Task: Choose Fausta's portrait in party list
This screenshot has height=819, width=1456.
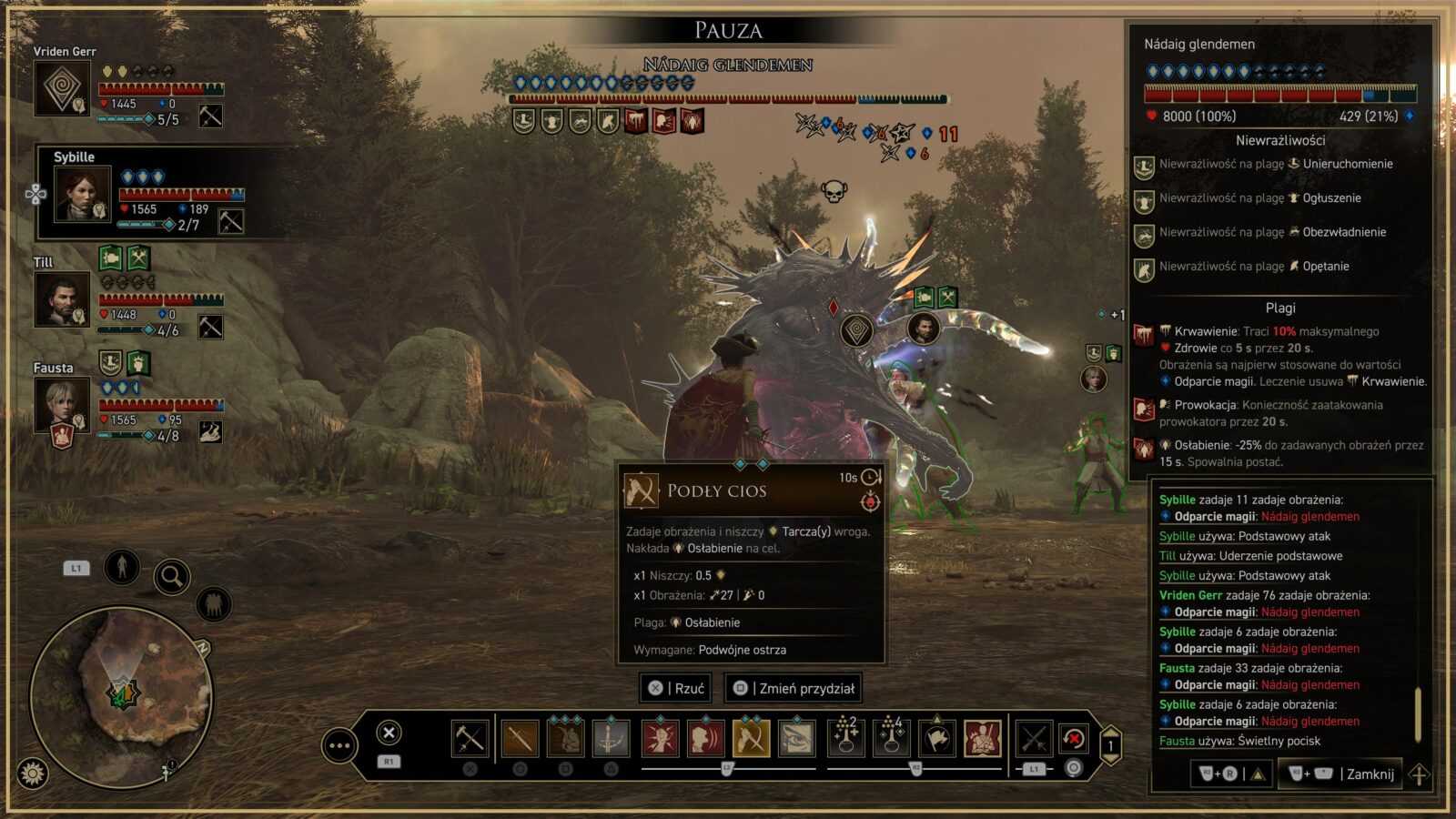Action: point(62,405)
